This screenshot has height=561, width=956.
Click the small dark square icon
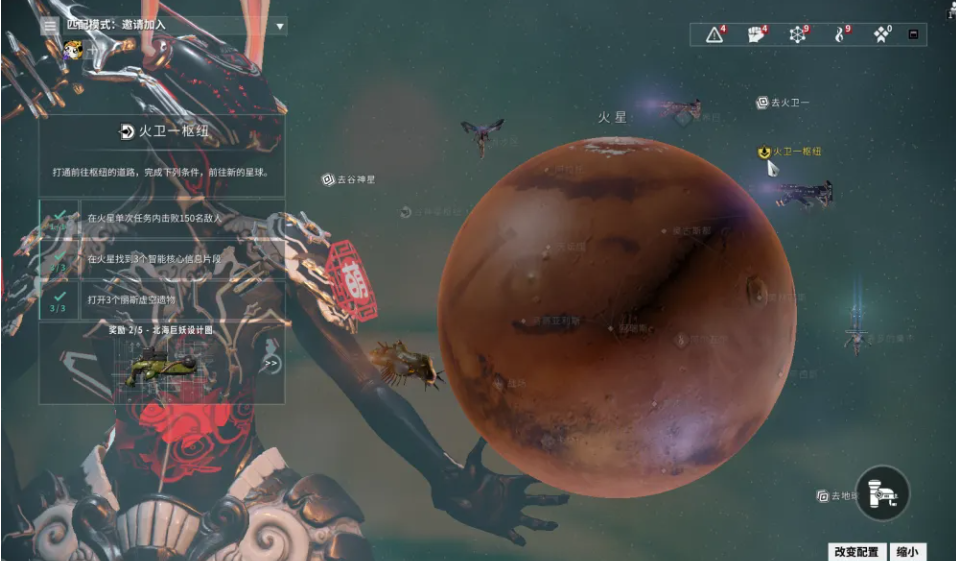pyautogui.click(x=912, y=35)
